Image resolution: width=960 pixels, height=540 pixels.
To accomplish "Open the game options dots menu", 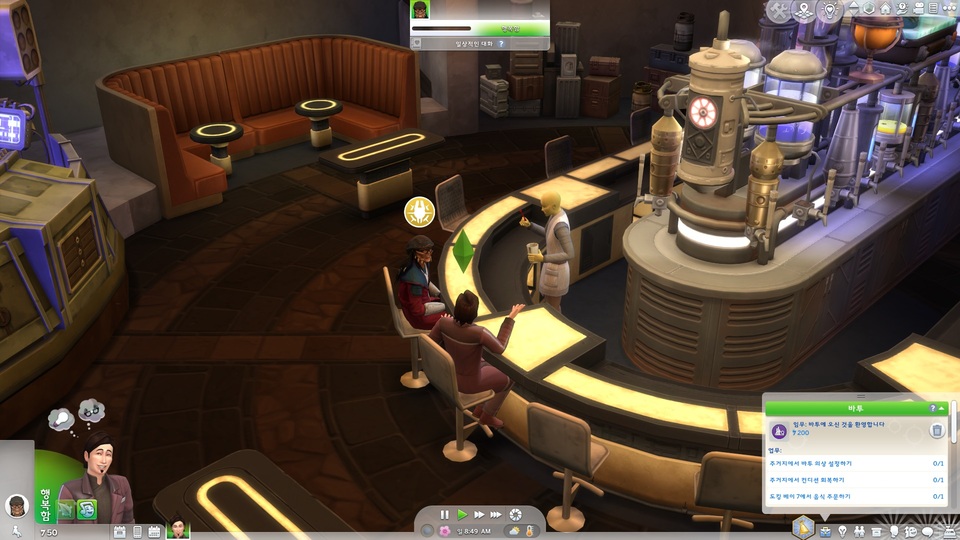I will (945, 9).
